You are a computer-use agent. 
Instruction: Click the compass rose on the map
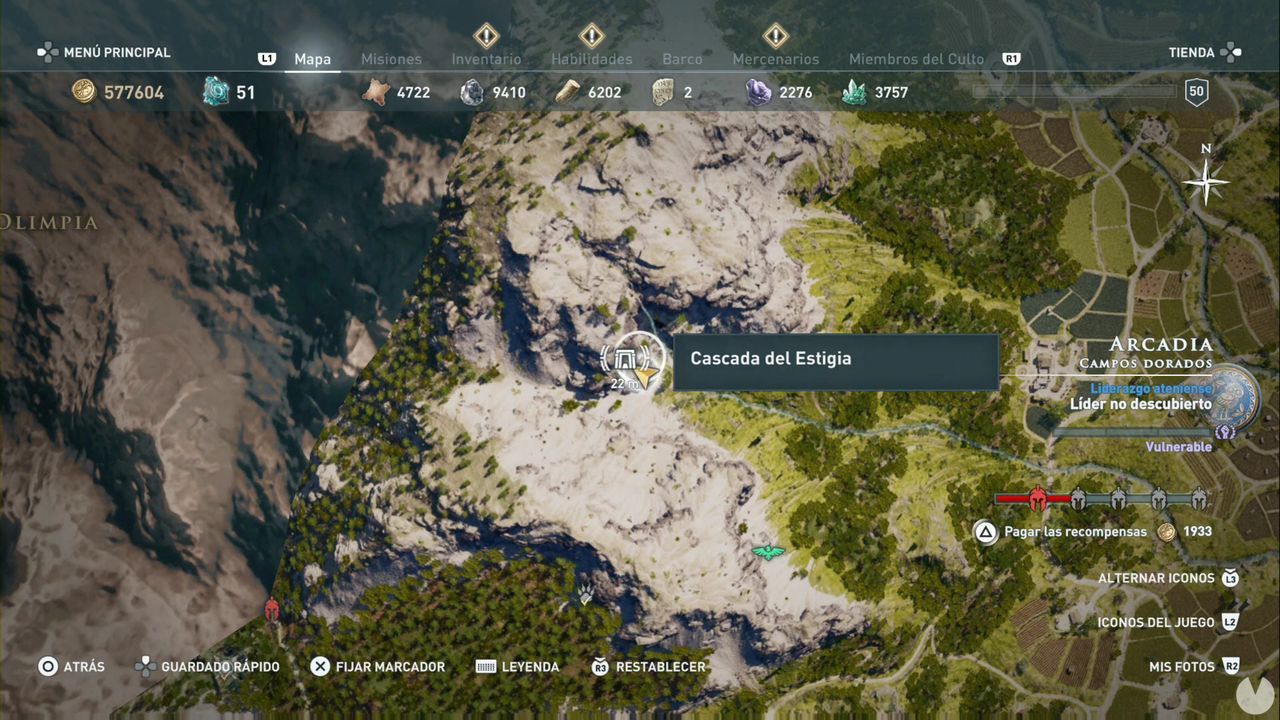point(1205,182)
